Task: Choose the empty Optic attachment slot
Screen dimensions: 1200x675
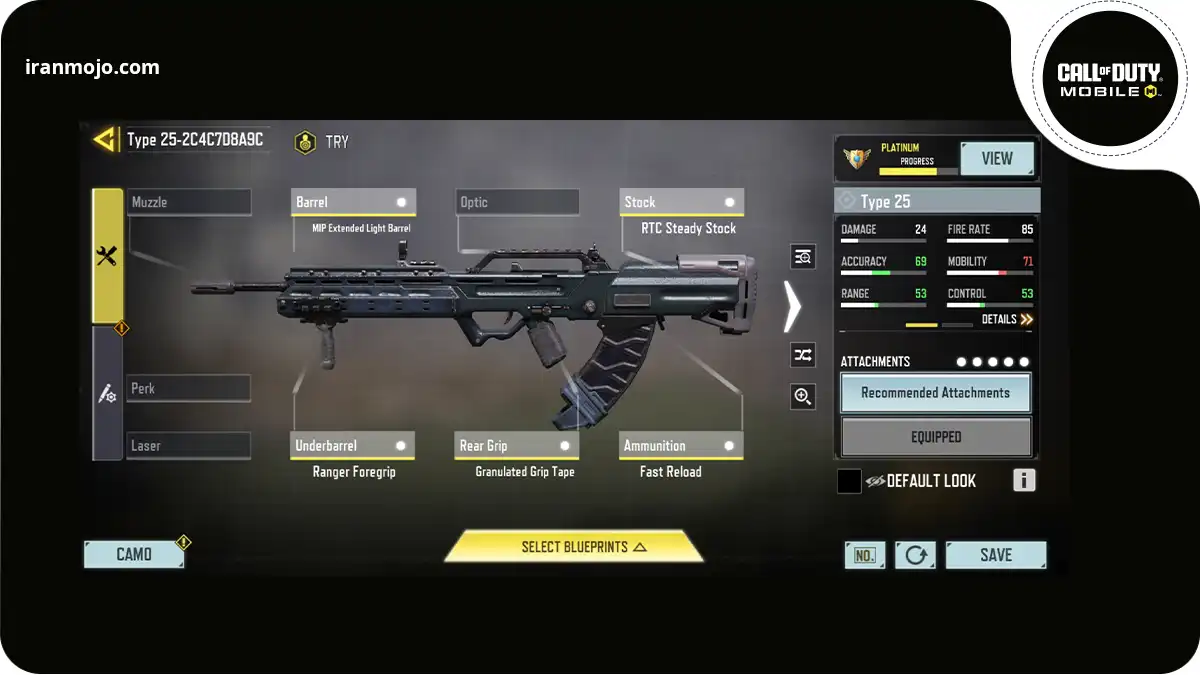Action: [517, 202]
